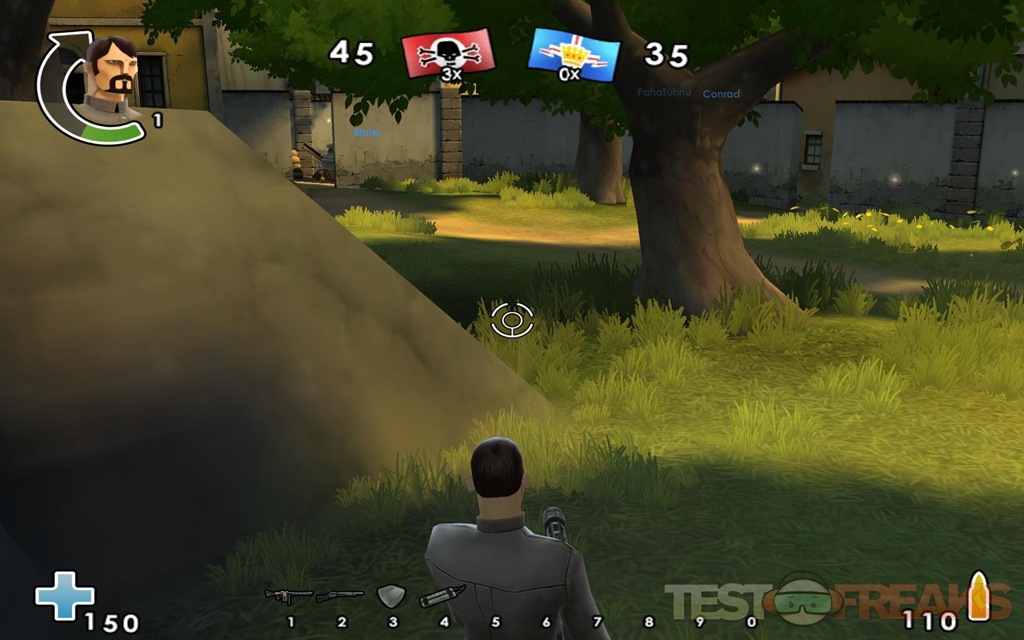The width and height of the screenshot is (1024, 640).
Task: Select the dynamite stick in slot 4
Action: click(x=441, y=597)
